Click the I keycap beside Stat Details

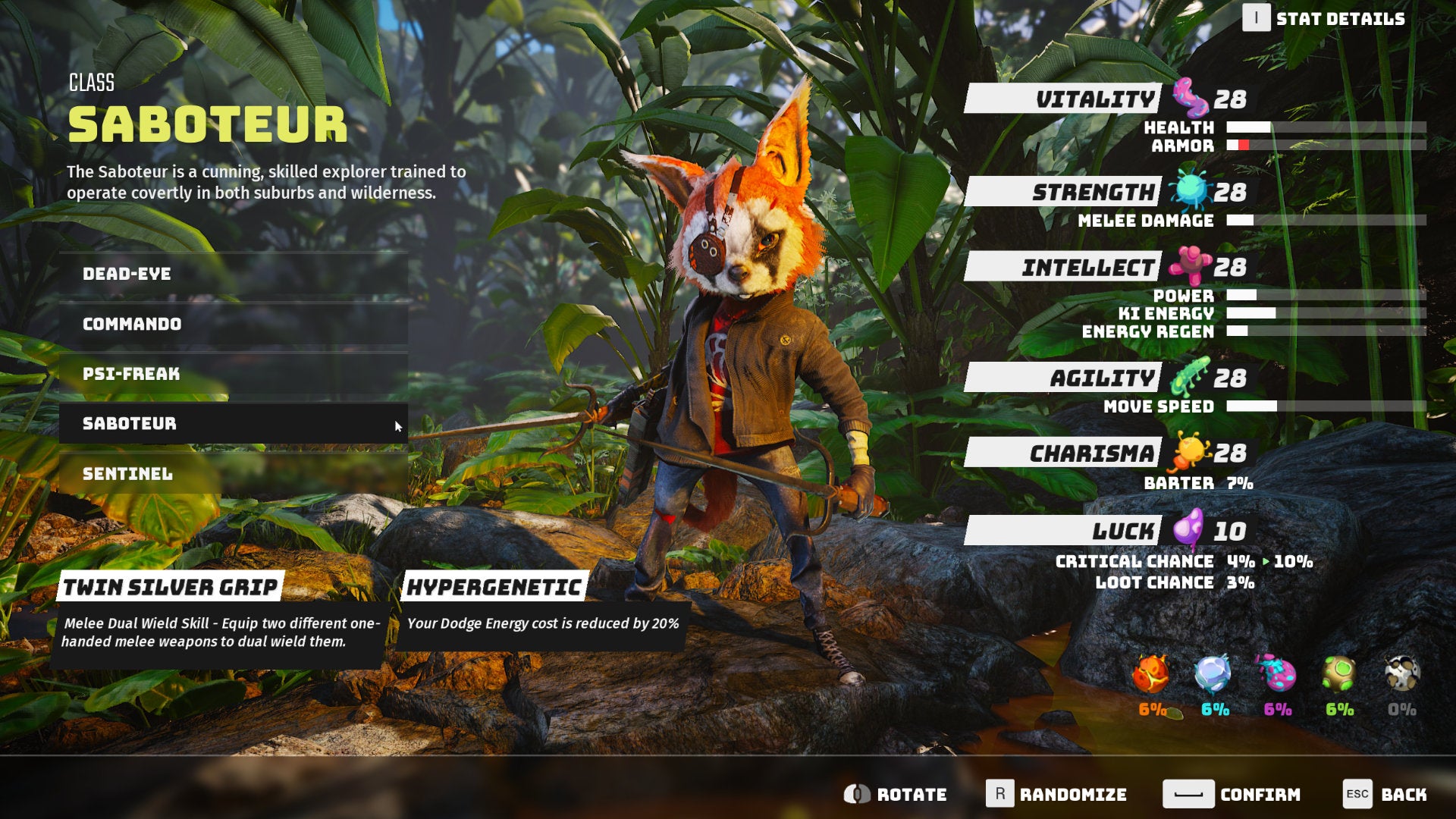pyautogui.click(x=1256, y=19)
